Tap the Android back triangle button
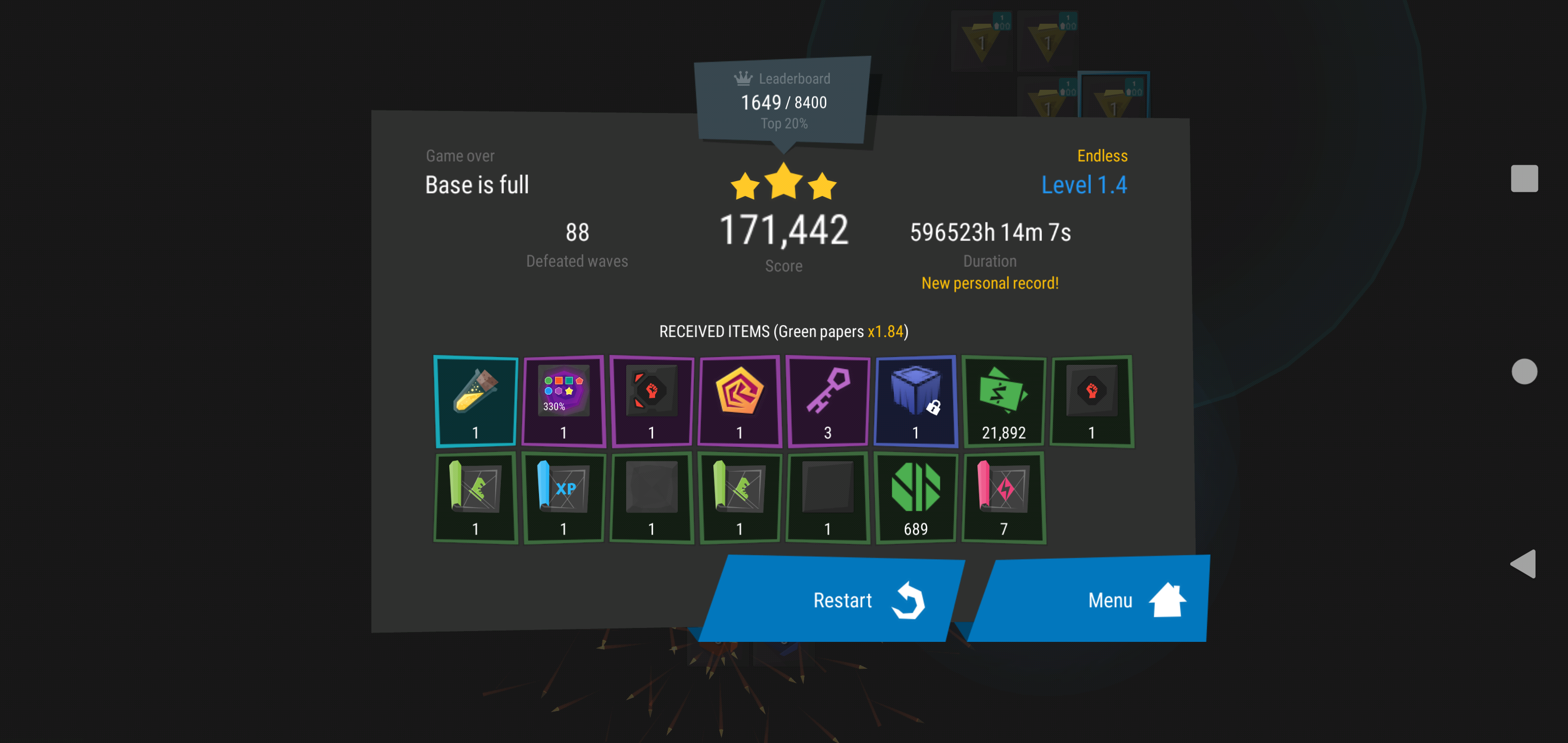The image size is (1568, 743). click(x=1524, y=564)
